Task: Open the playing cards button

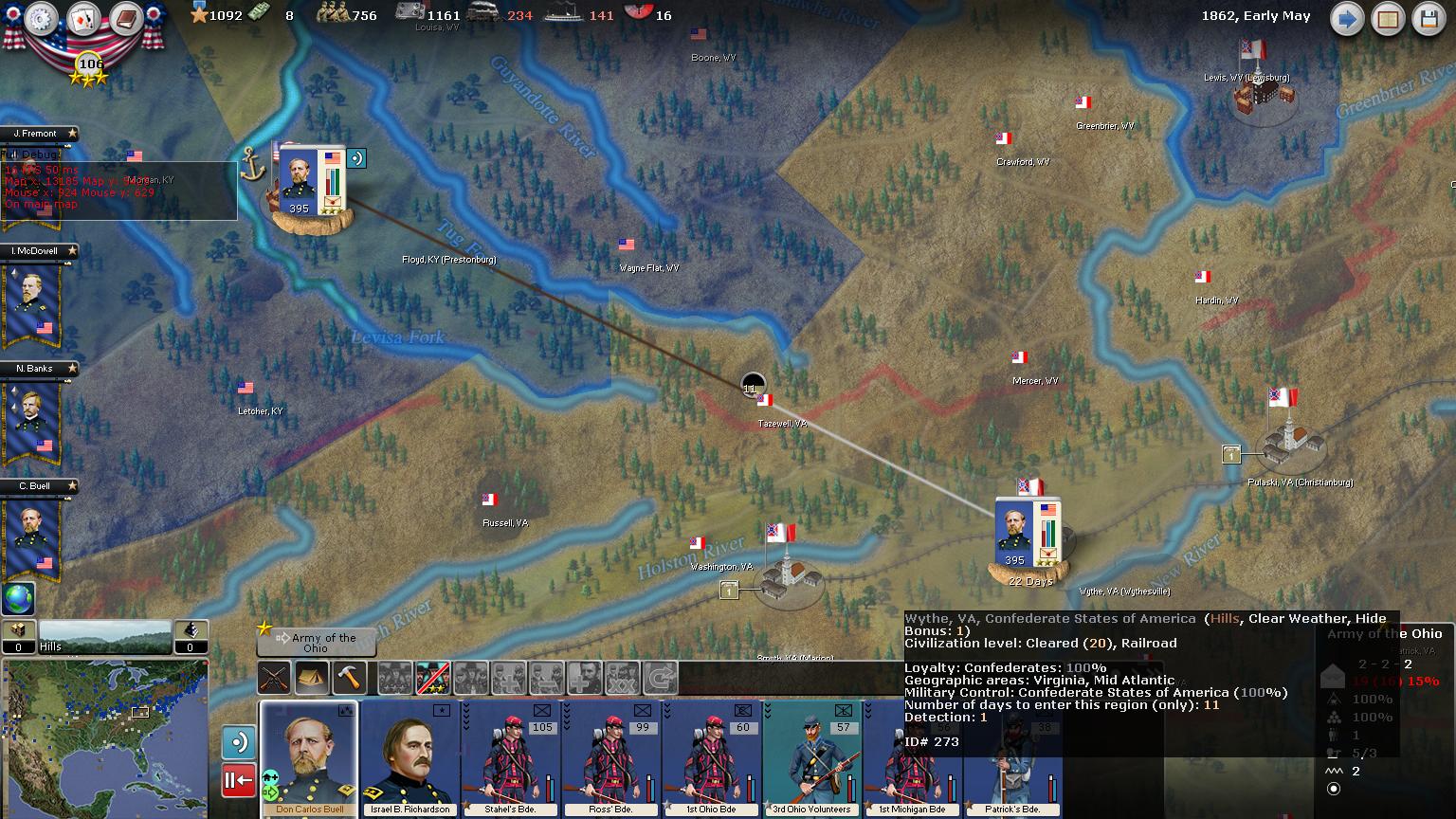Action: tap(83, 19)
